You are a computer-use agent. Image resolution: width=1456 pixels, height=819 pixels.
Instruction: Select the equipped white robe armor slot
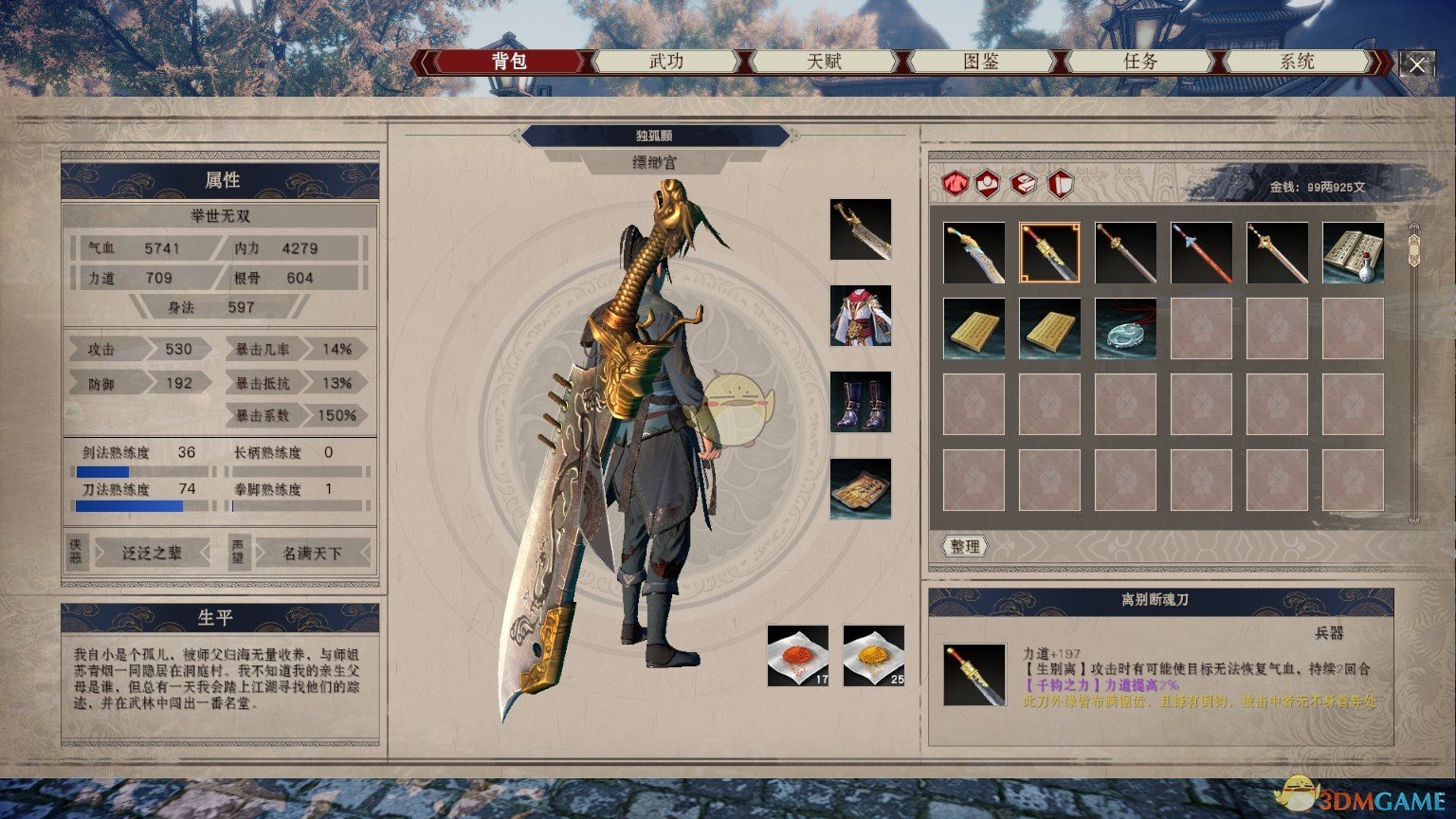[x=861, y=316]
